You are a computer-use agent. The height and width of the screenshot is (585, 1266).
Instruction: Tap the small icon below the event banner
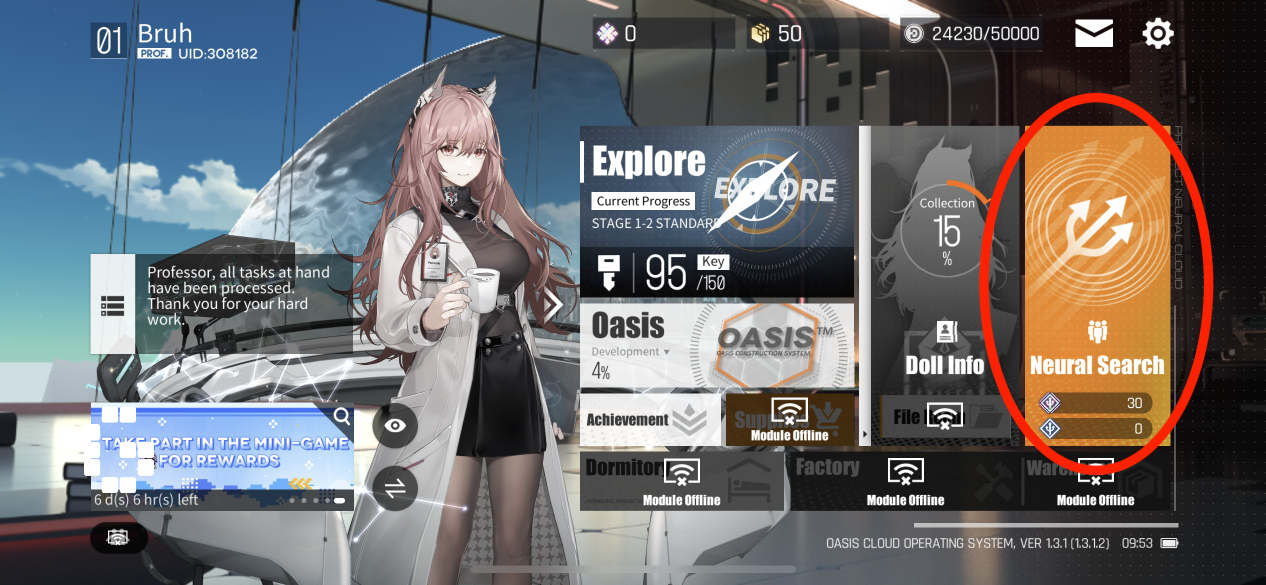[x=118, y=538]
